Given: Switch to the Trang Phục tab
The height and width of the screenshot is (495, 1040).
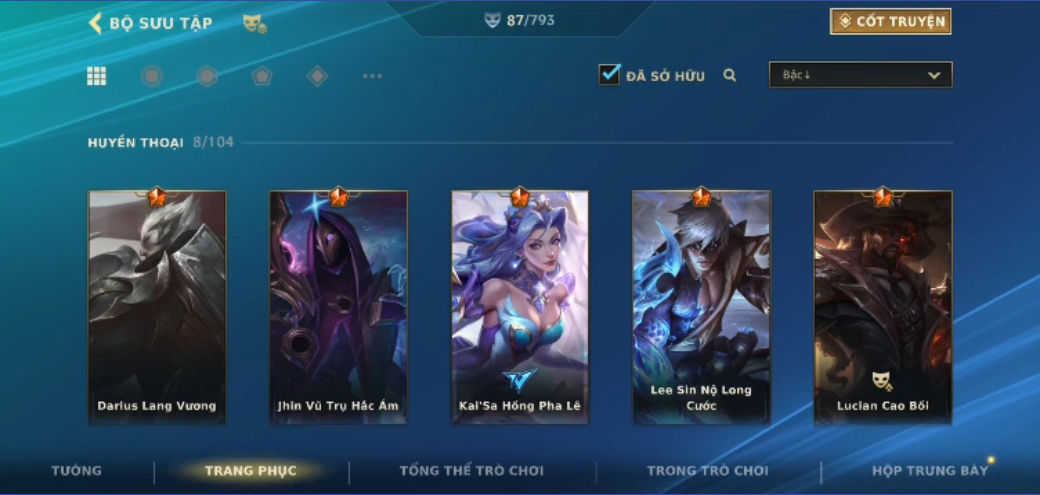Looking at the screenshot, I should pyautogui.click(x=250, y=471).
